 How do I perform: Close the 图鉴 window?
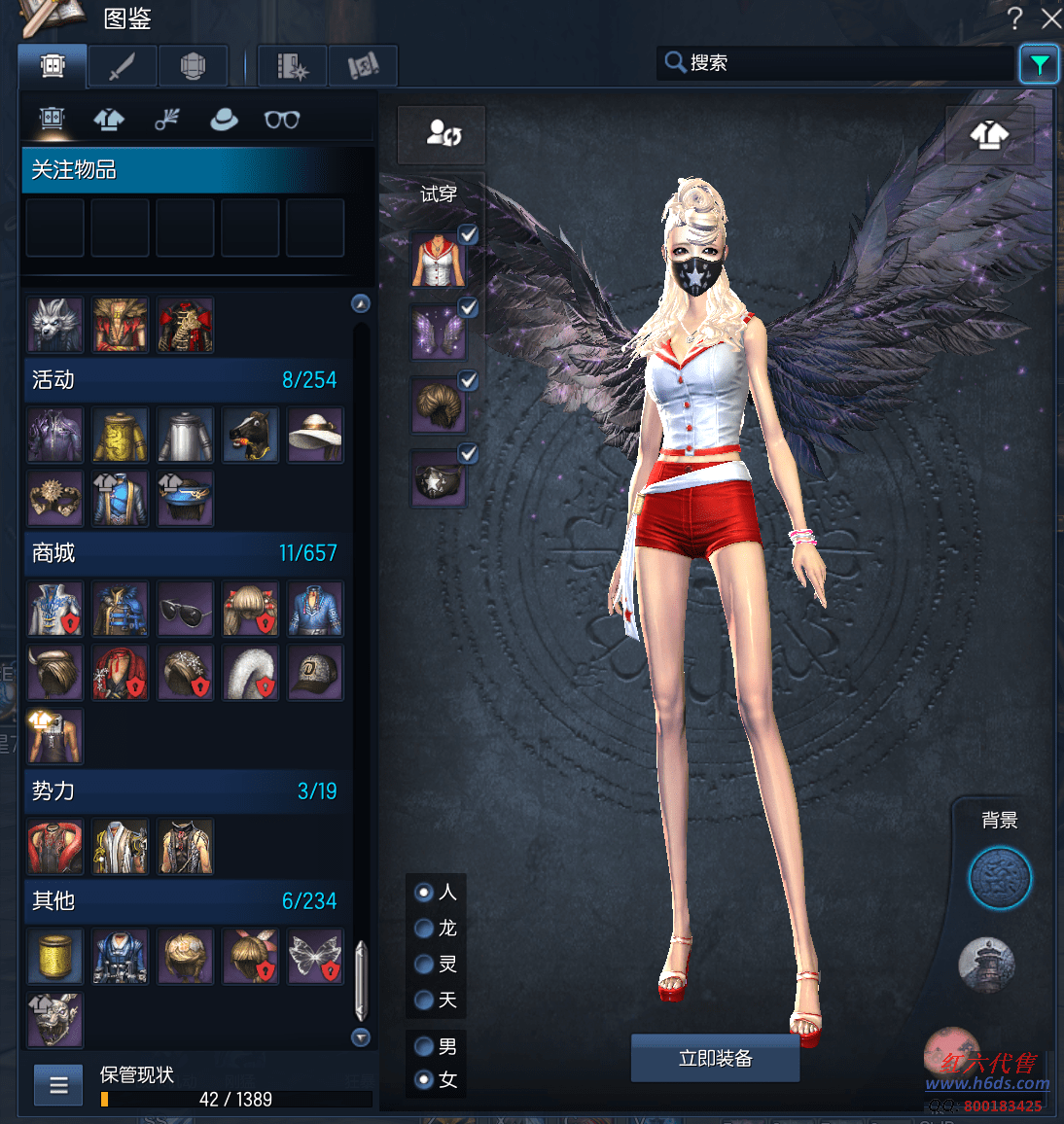point(1050,18)
